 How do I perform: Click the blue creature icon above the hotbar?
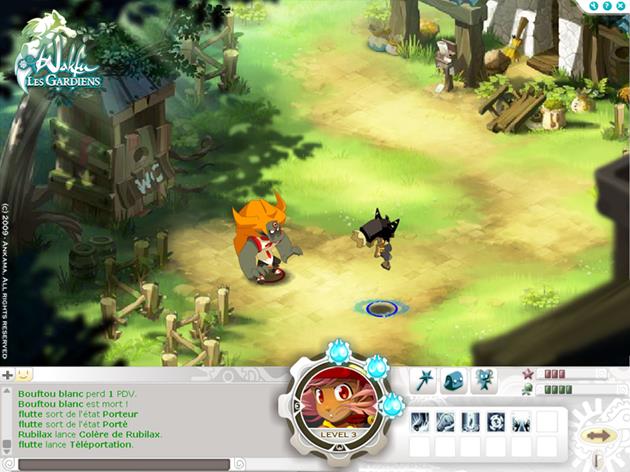coord(485,380)
